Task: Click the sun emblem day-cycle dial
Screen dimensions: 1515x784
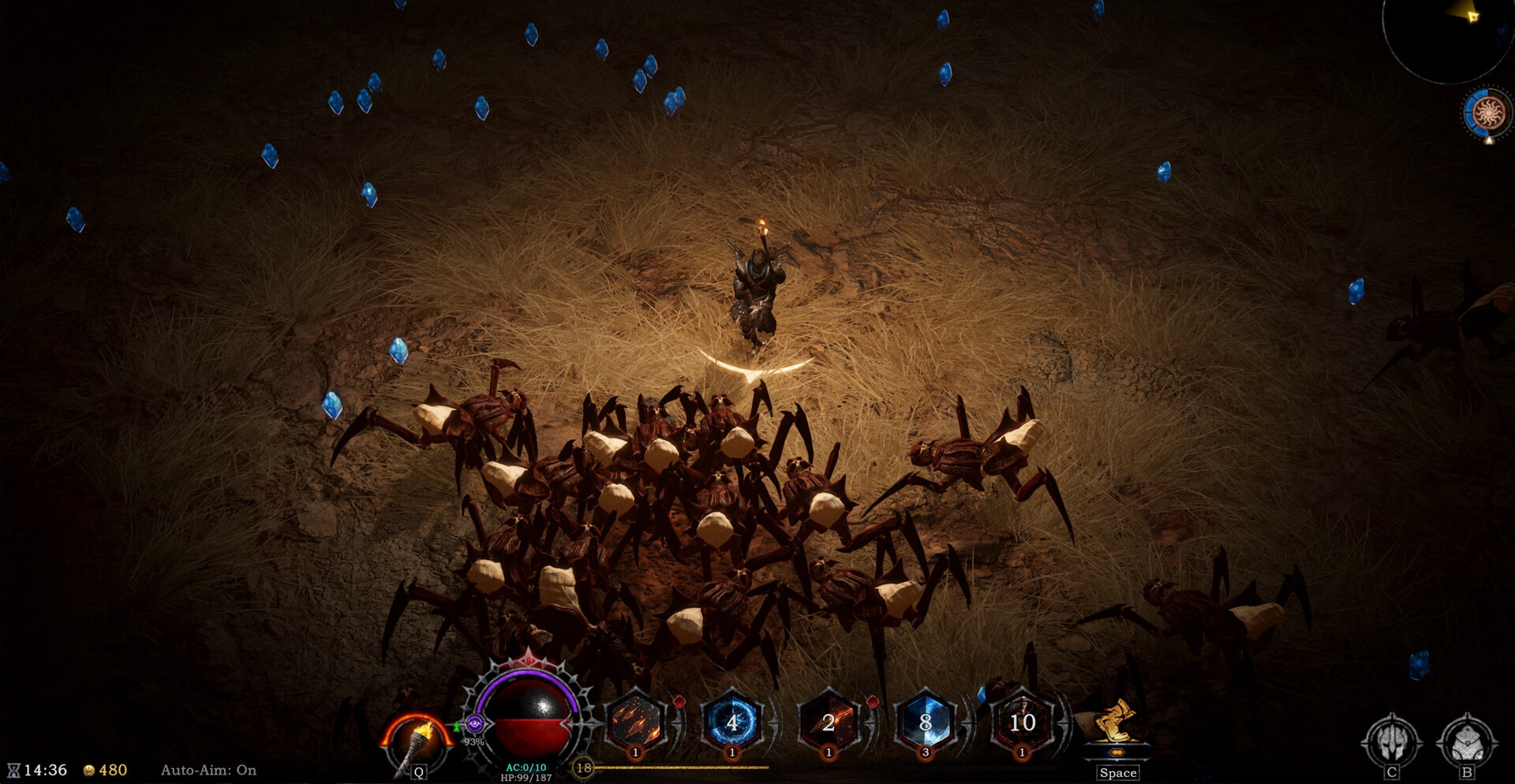Action: click(1487, 114)
